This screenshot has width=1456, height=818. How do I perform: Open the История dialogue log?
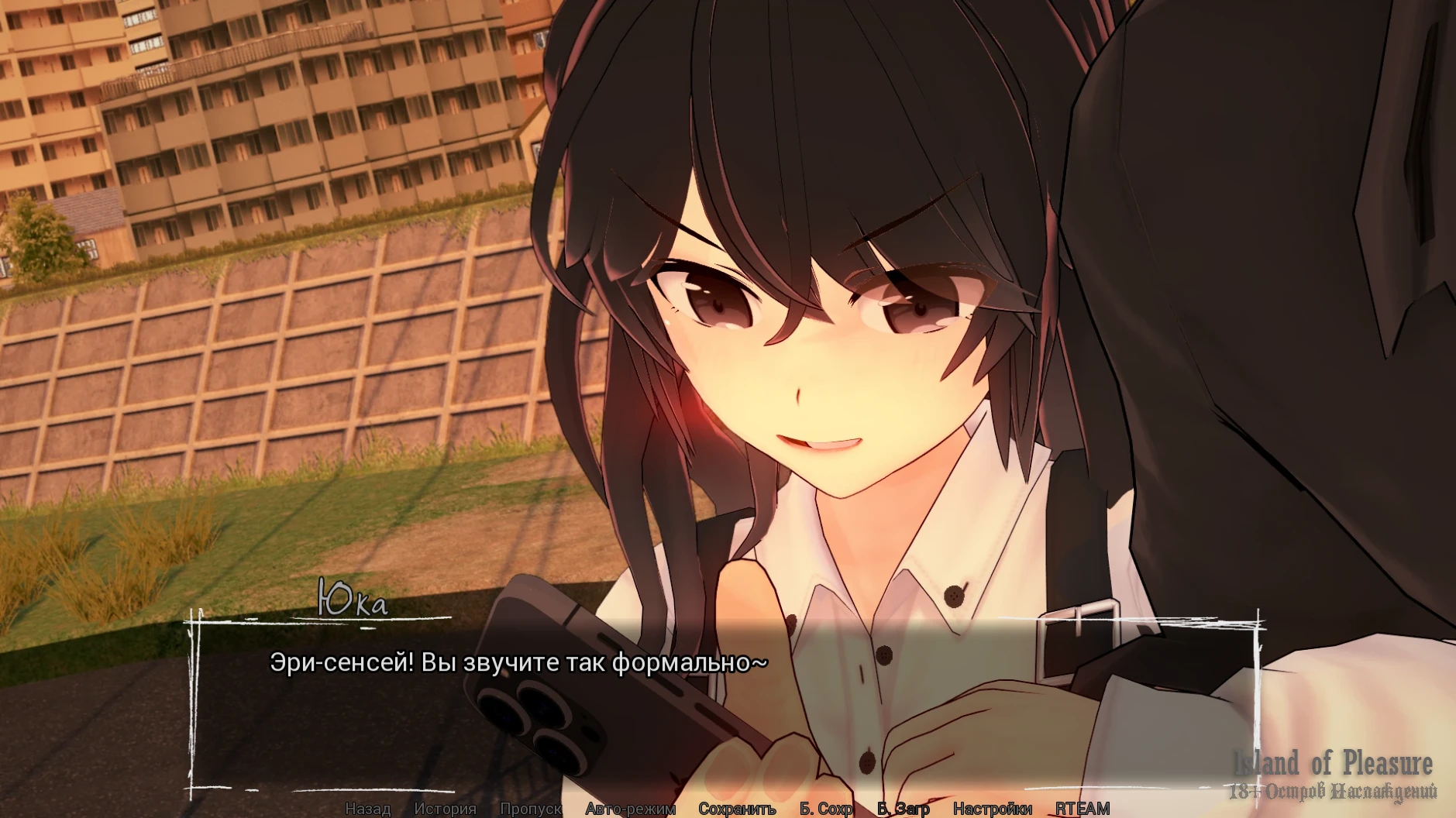tap(445, 809)
